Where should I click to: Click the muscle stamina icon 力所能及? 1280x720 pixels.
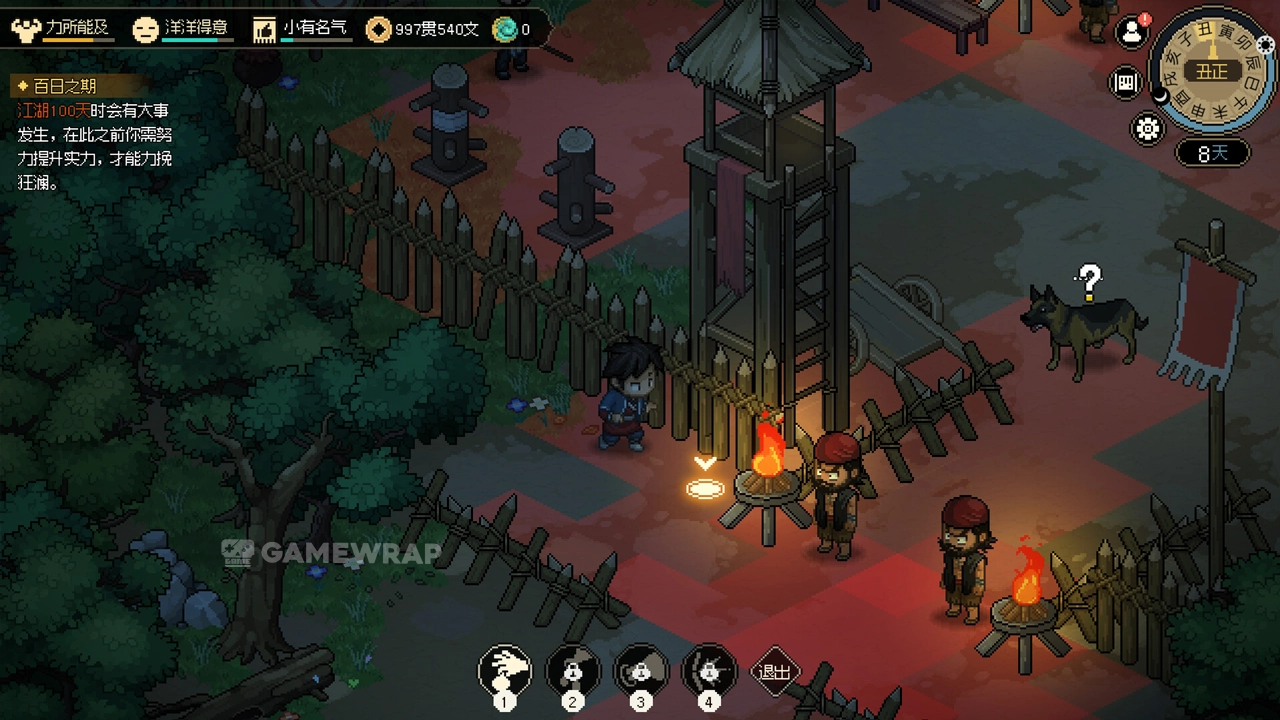26,29
